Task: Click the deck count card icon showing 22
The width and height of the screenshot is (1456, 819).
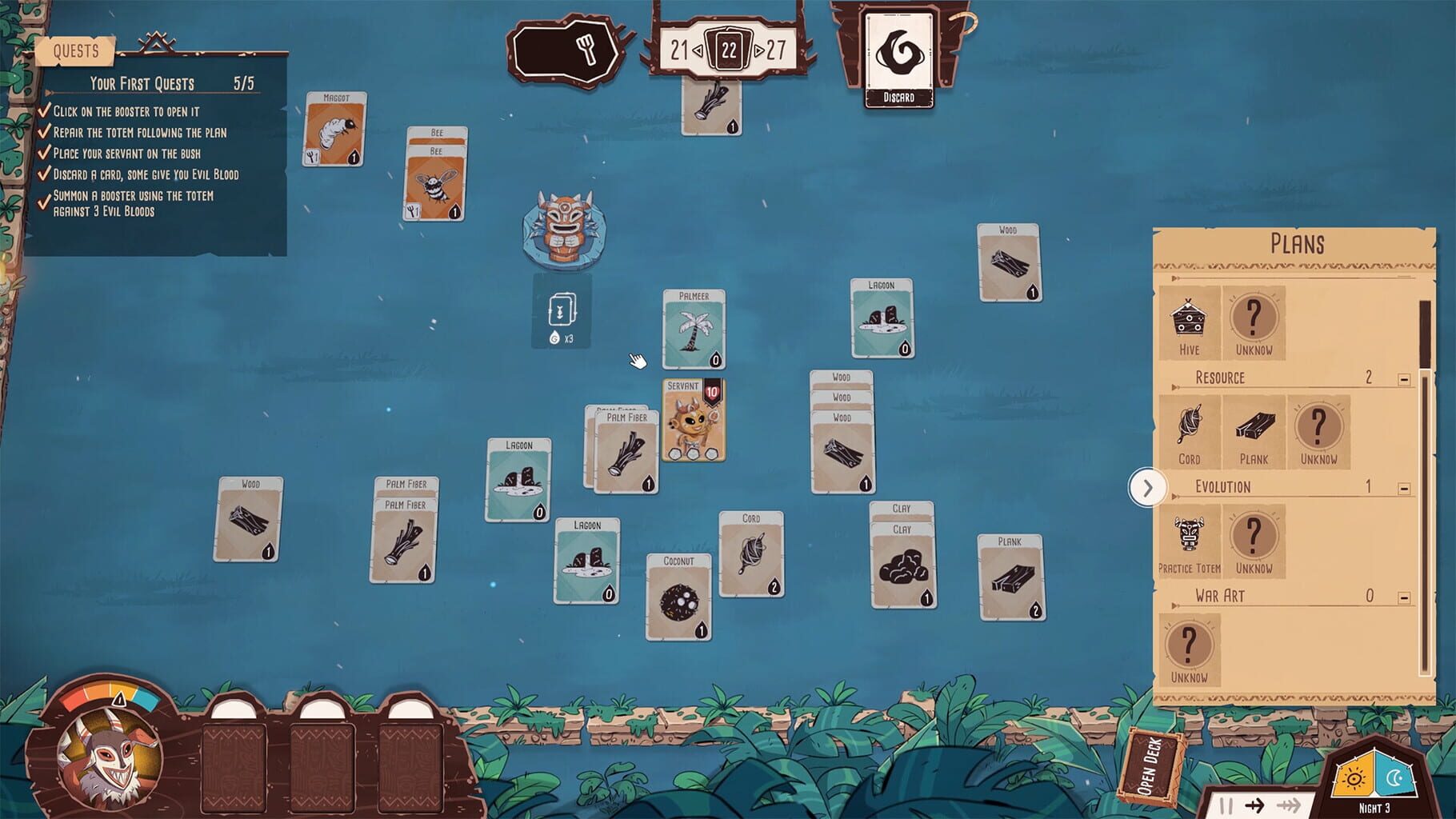Action: point(730,50)
